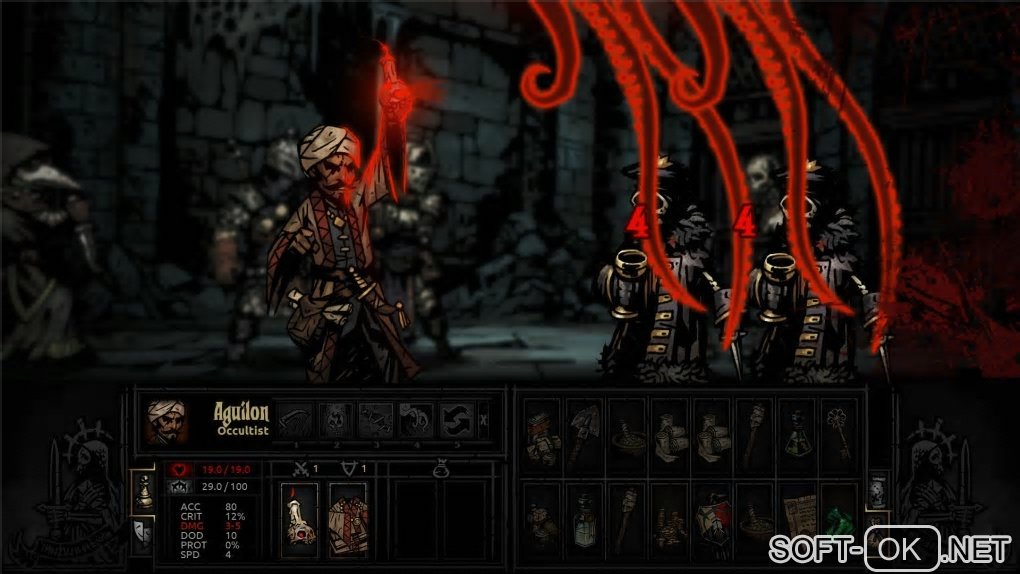
Task: Choose the swap position arrows skill
Action: [x=455, y=421]
